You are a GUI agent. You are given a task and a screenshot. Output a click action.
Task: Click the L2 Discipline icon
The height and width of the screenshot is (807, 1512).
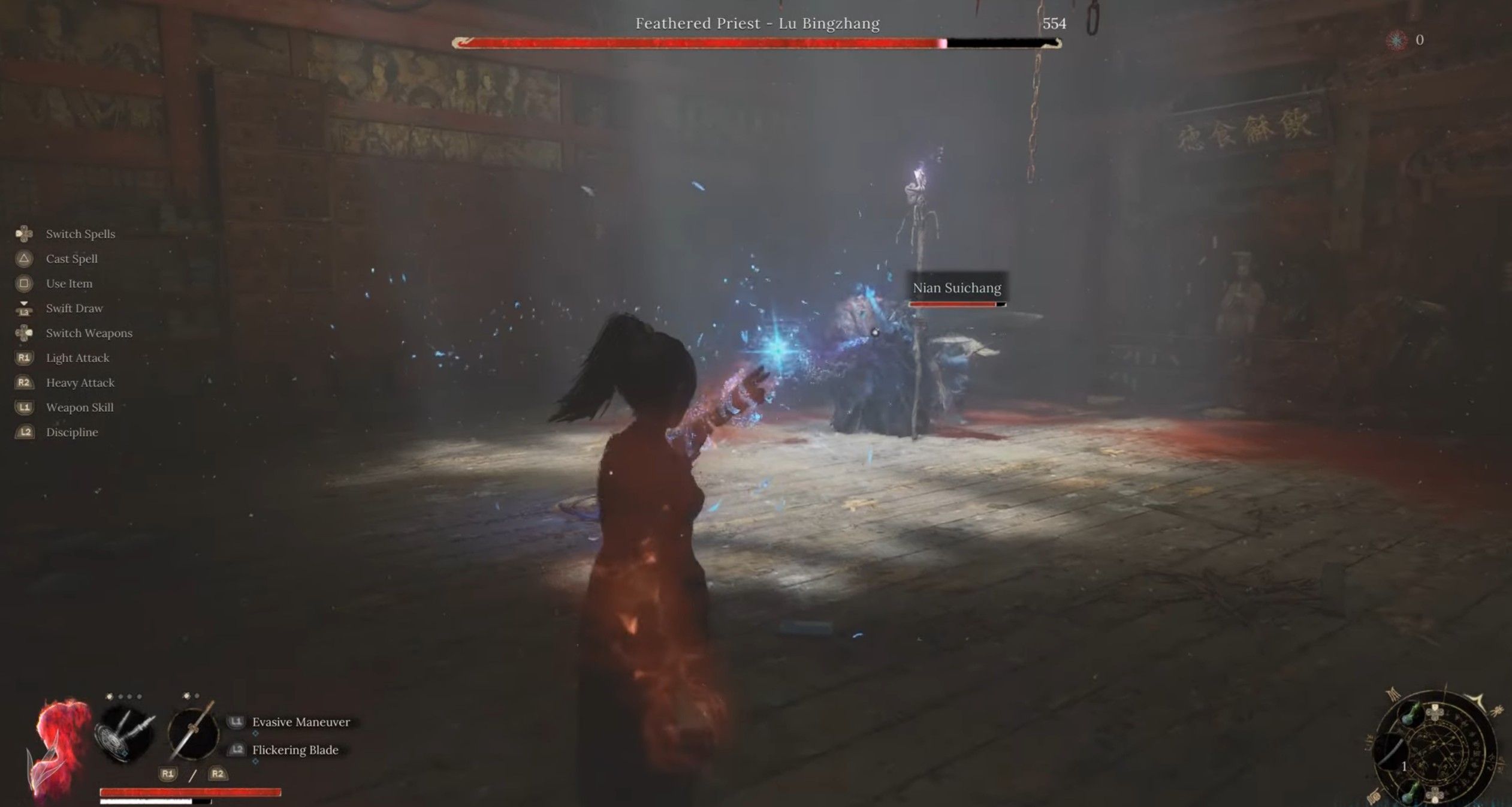pyautogui.click(x=24, y=432)
